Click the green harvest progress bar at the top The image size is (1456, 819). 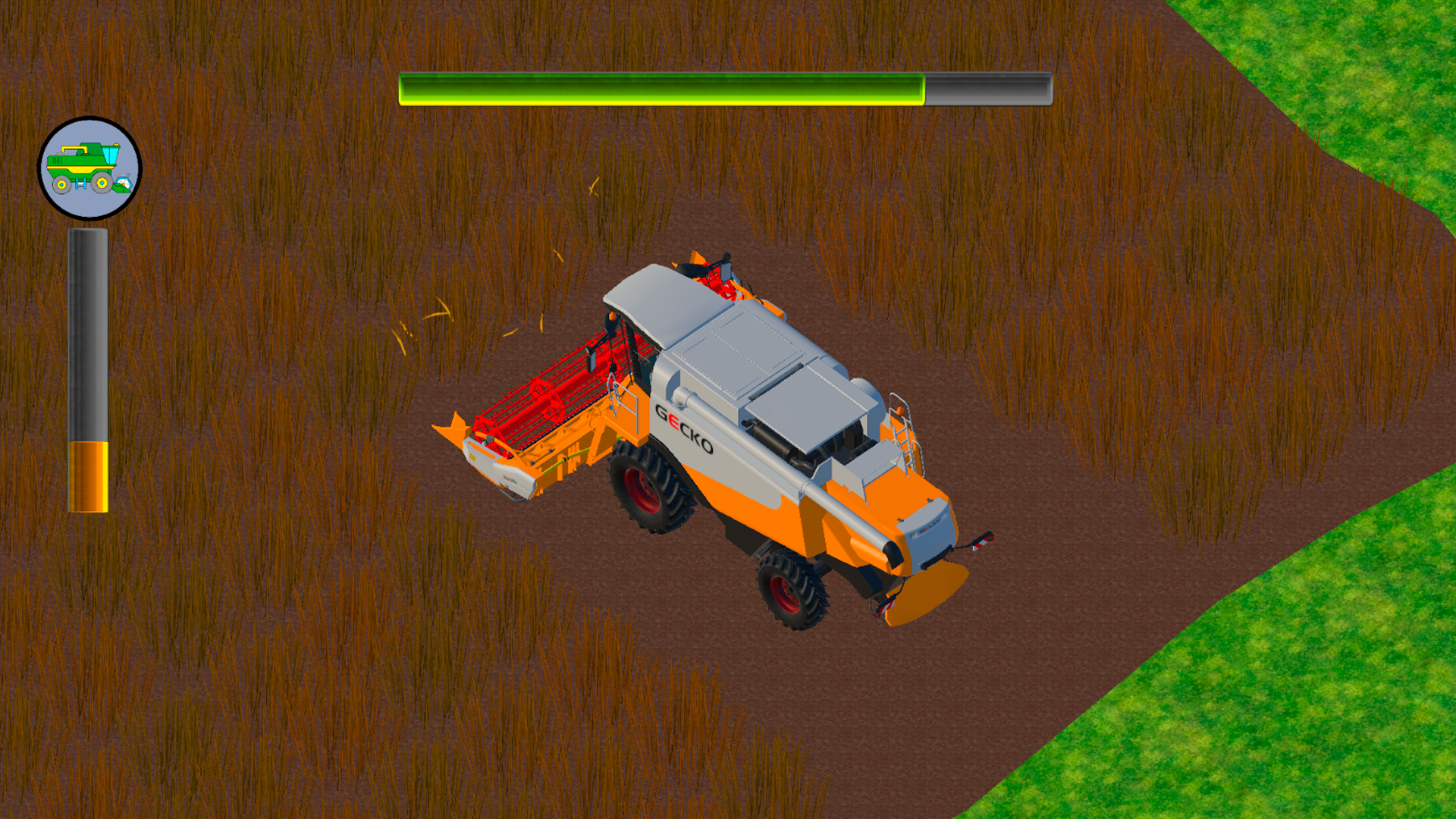660,87
